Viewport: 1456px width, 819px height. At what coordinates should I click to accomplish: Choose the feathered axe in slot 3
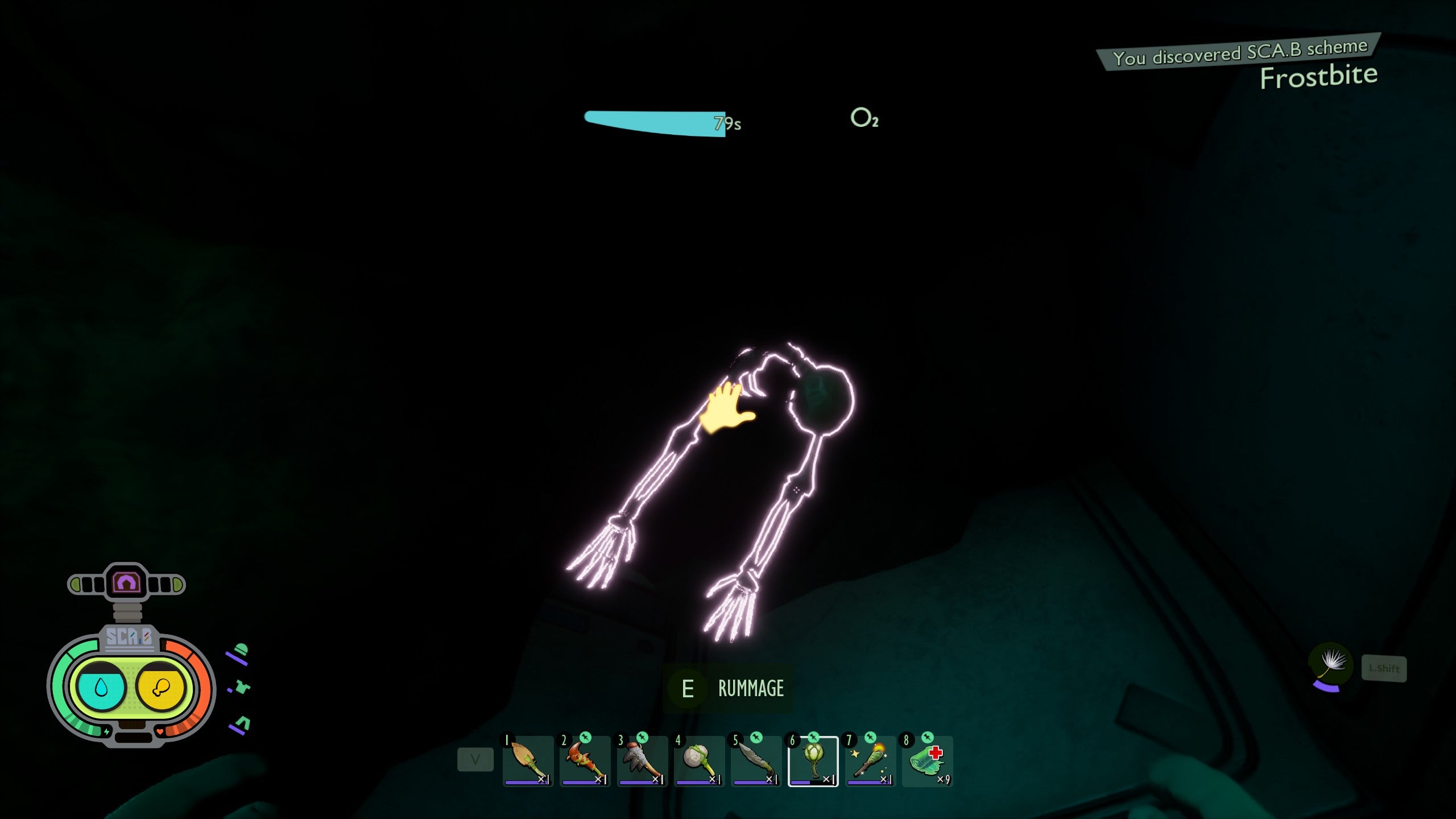pyautogui.click(x=642, y=761)
